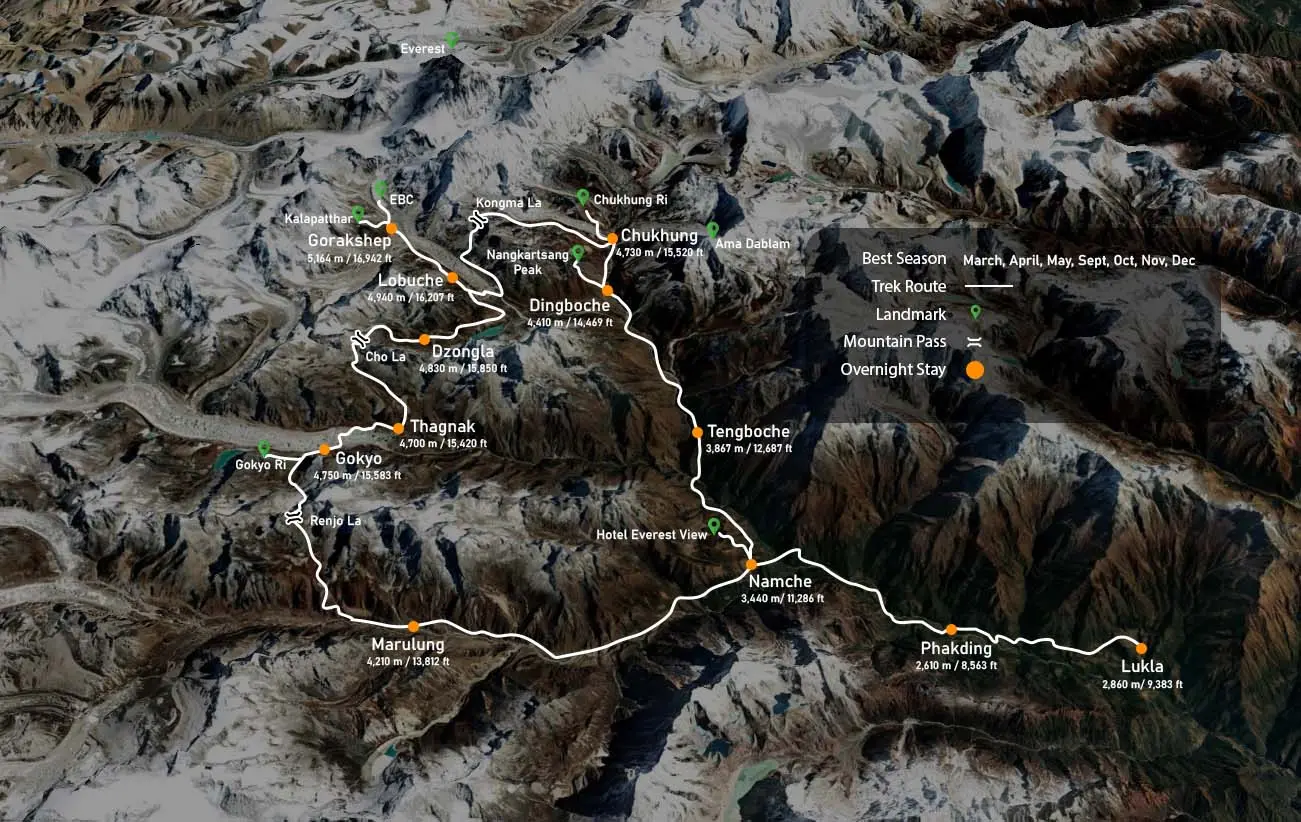This screenshot has height=822, width=1301.
Task: Select the Phakding overnight stay marker
Action: [x=952, y=629]
